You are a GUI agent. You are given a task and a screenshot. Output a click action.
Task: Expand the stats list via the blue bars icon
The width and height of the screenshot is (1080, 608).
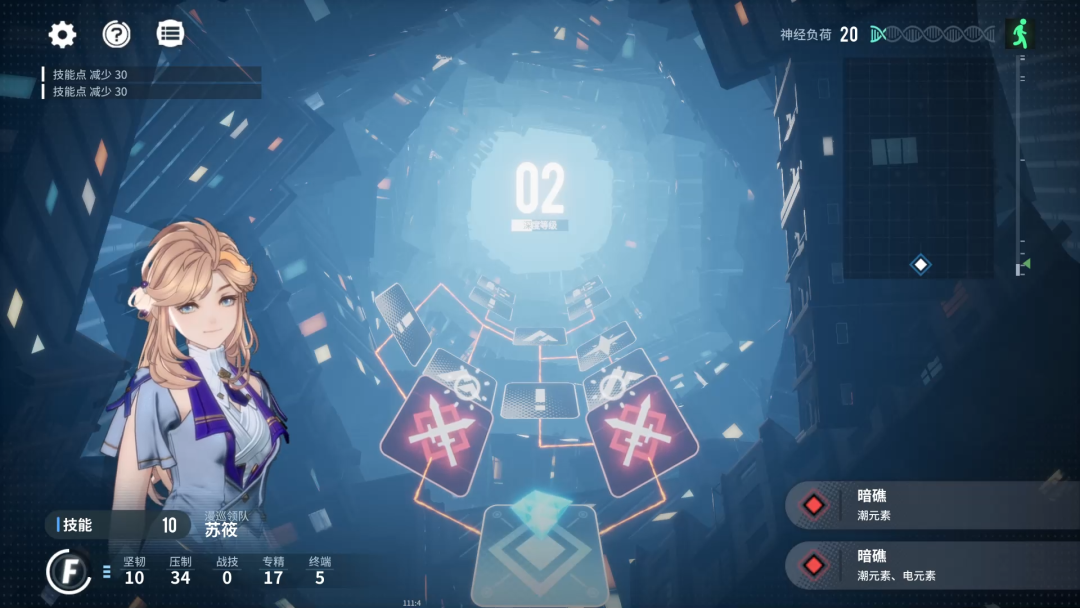[x=107, y=572]
